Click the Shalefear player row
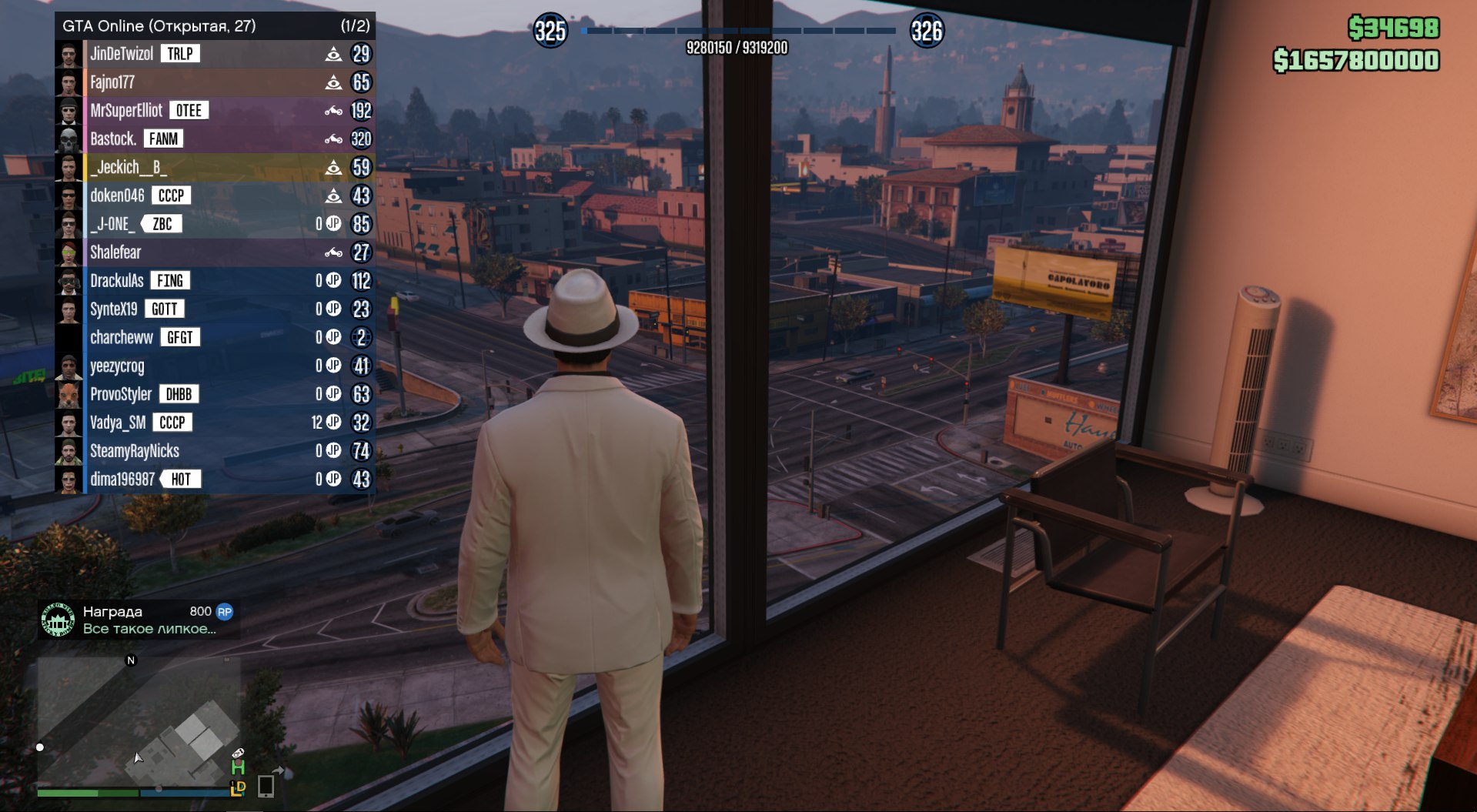The image size is (1477, 812). click(115, 252)
